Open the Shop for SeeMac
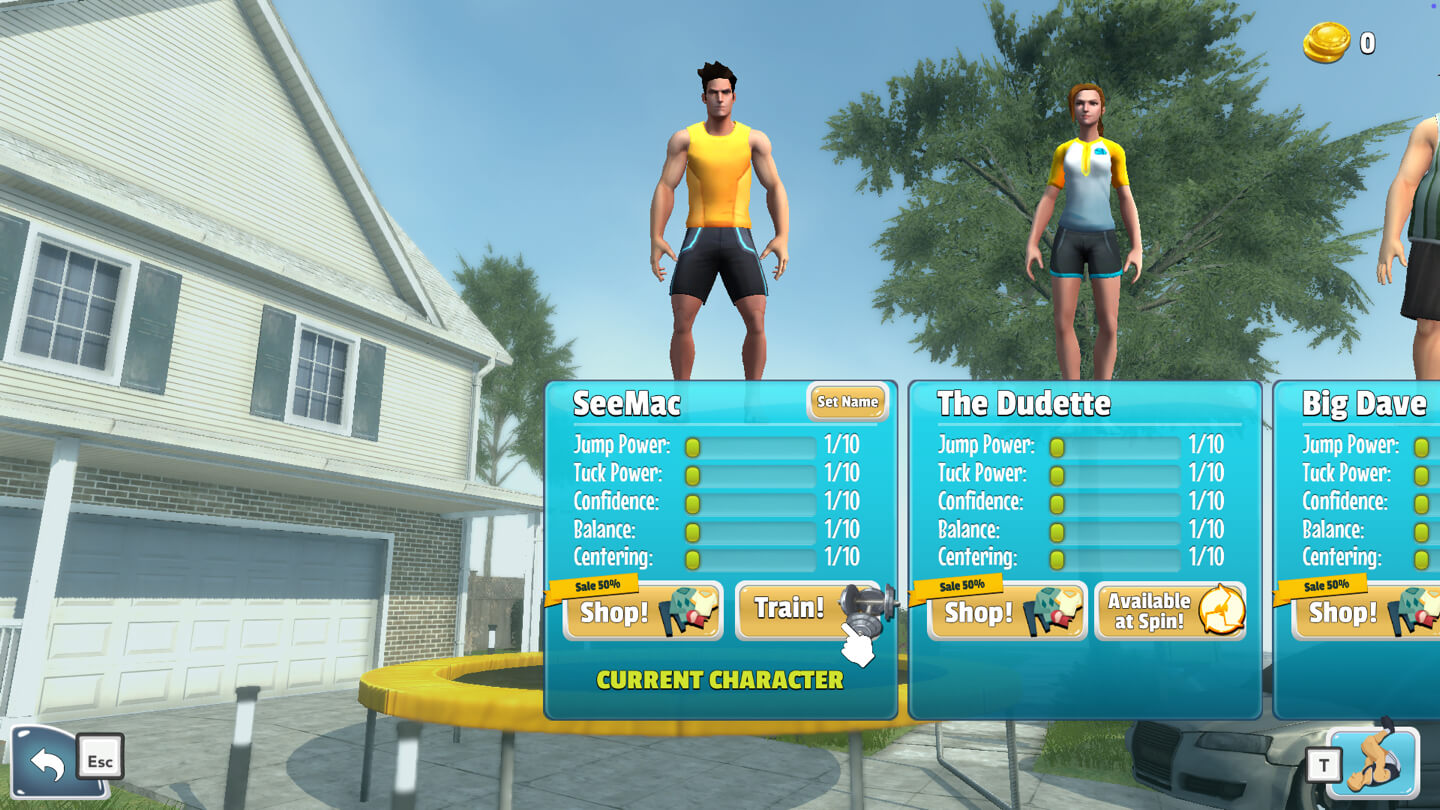The image size is (1440, 810). [x=642, y=611]
